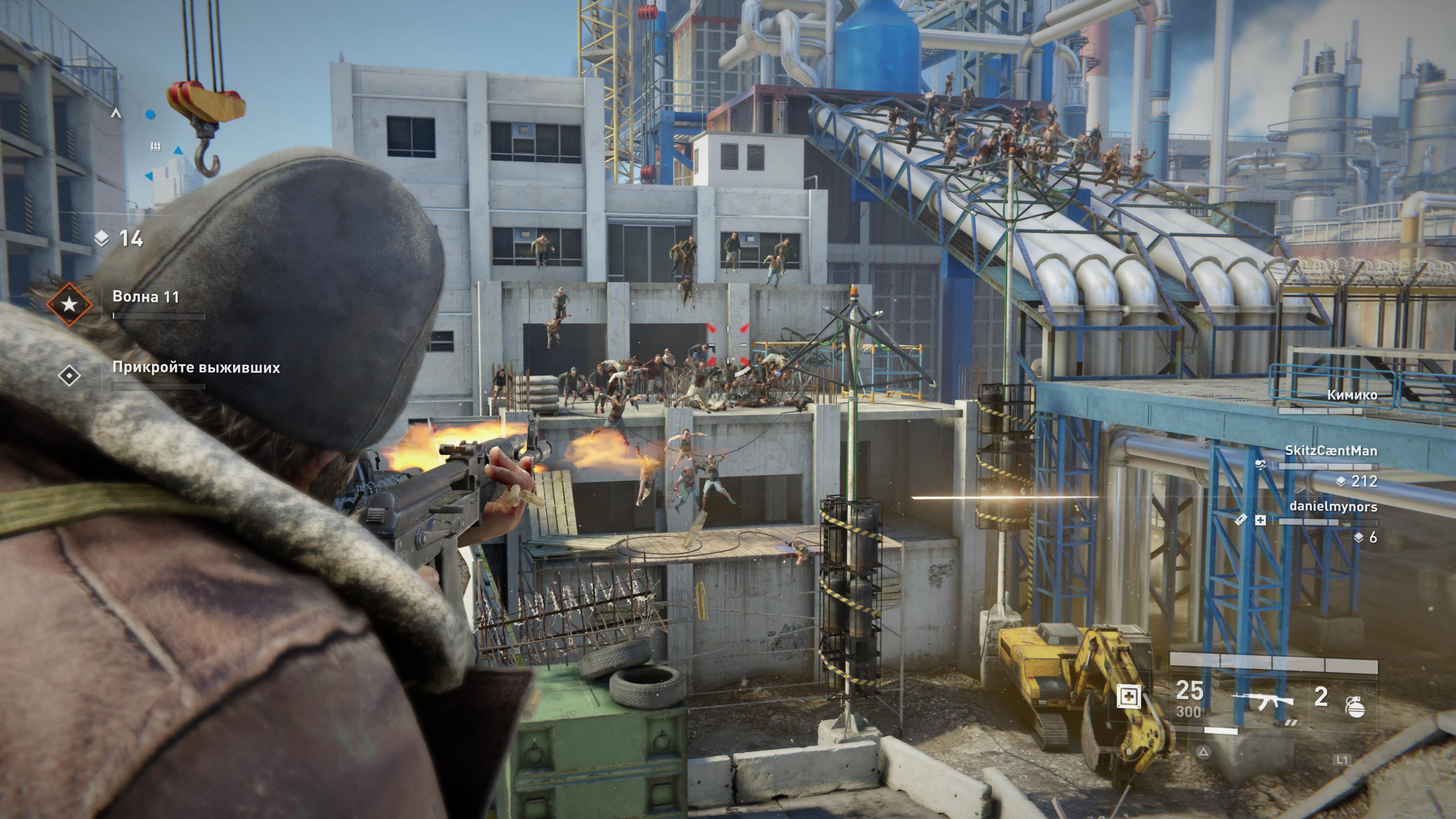The height and width of the screenshot is (819, 1456).
Task: Select the Волна 11 star emblem
Action: pos(69,304)
